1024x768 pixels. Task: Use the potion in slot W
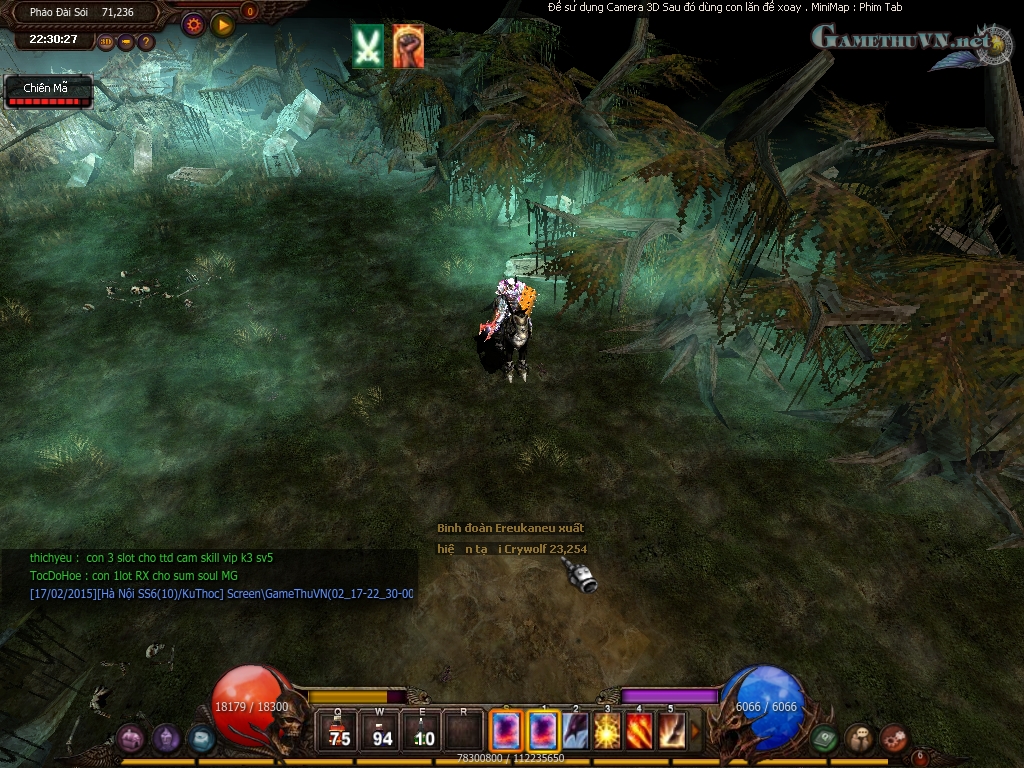381,731
